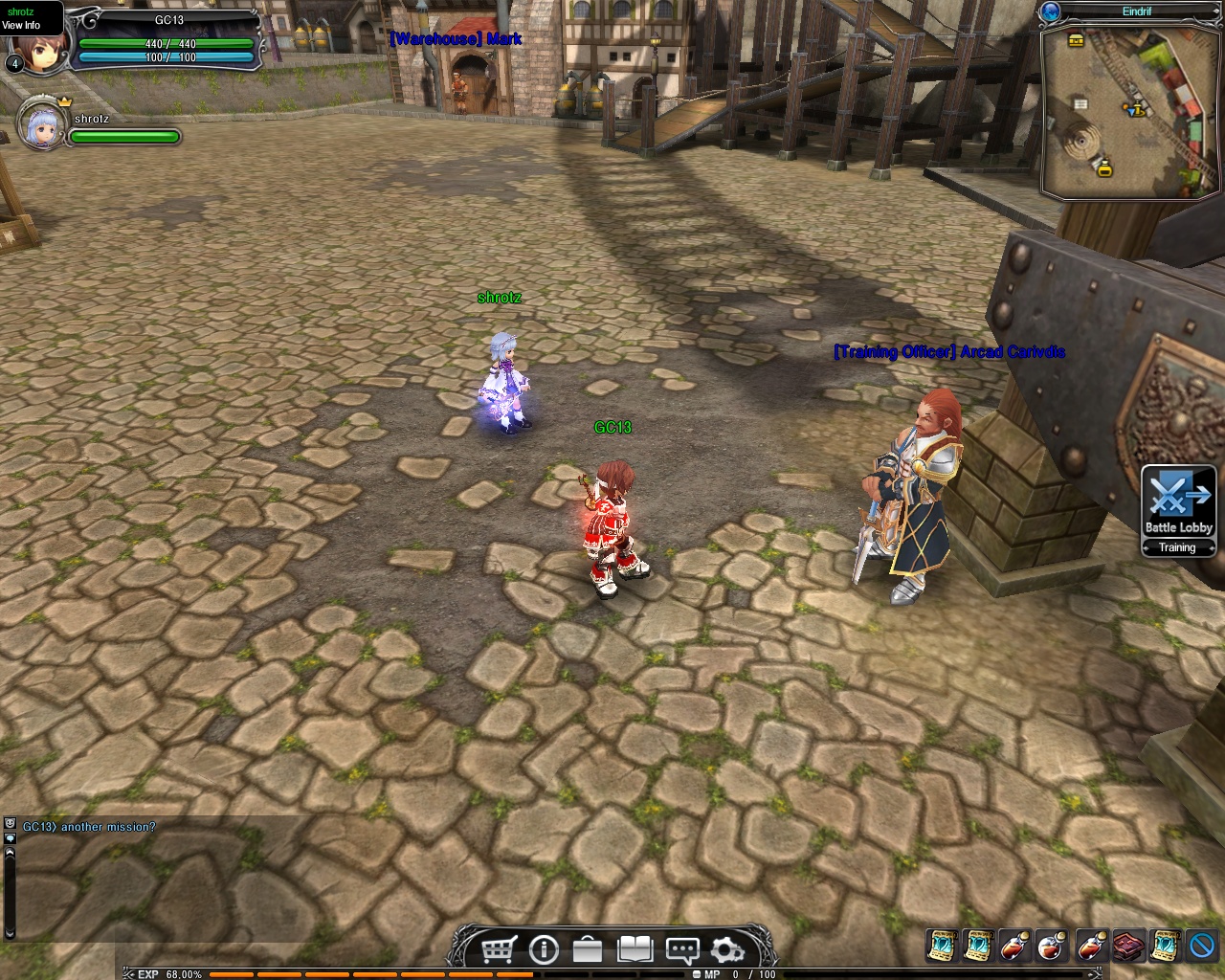Click shrotz's party member portrait
1225x980 pixels.
pyautogui.click(x=43, y=122)
